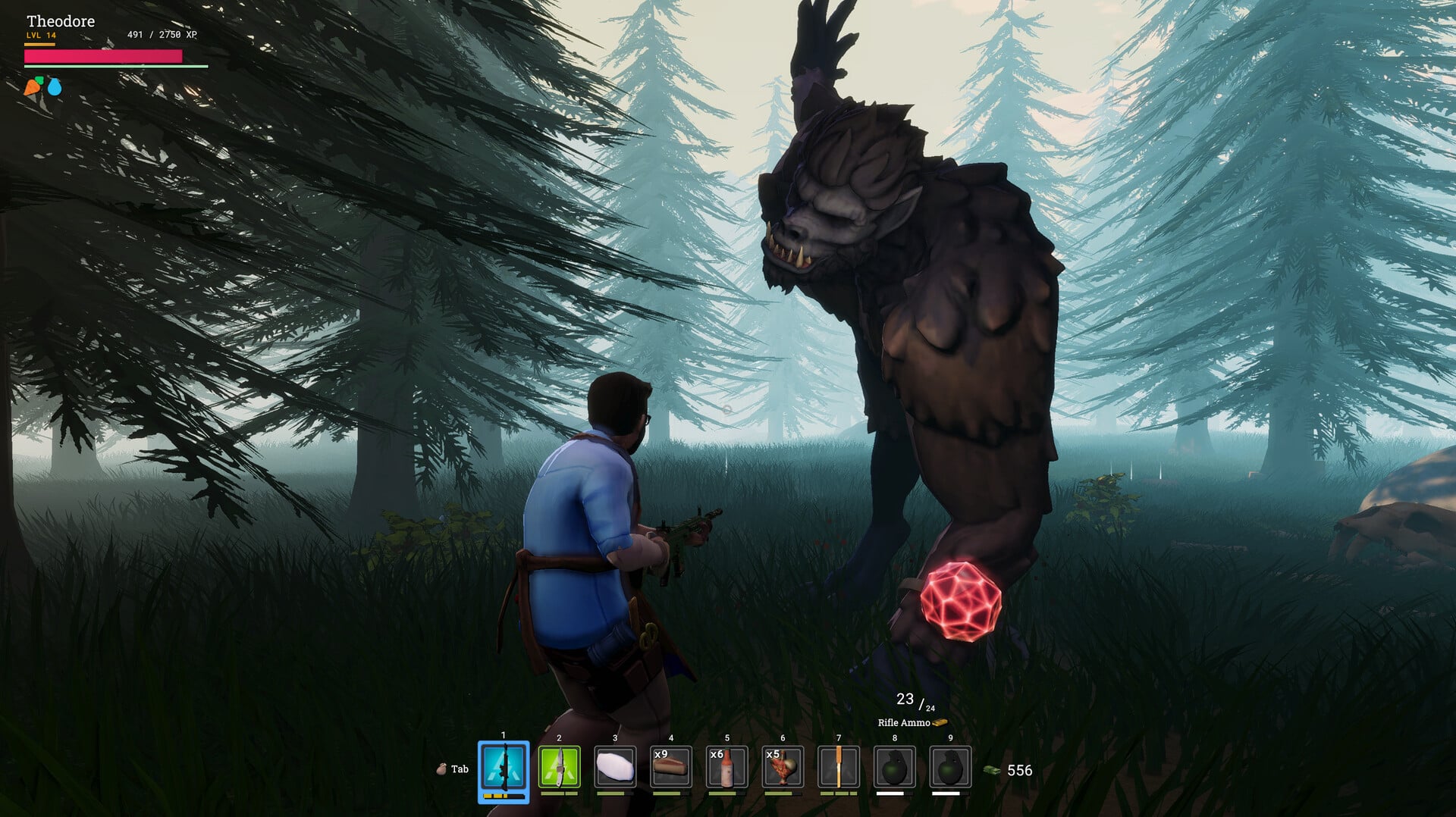Equip the orange stick in slot 7
Image resolution: width=1456 pixels, height=817 pixels.
[839, 767]
